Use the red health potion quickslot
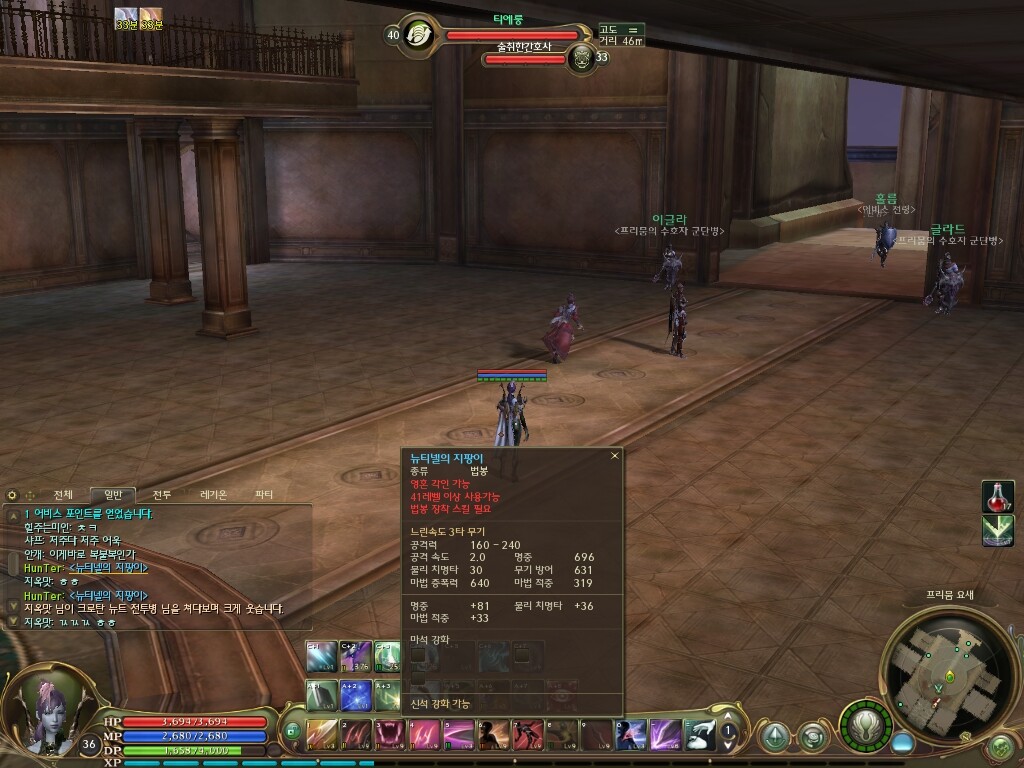This screenshot has height=768, width=1024. coord(997,496)
